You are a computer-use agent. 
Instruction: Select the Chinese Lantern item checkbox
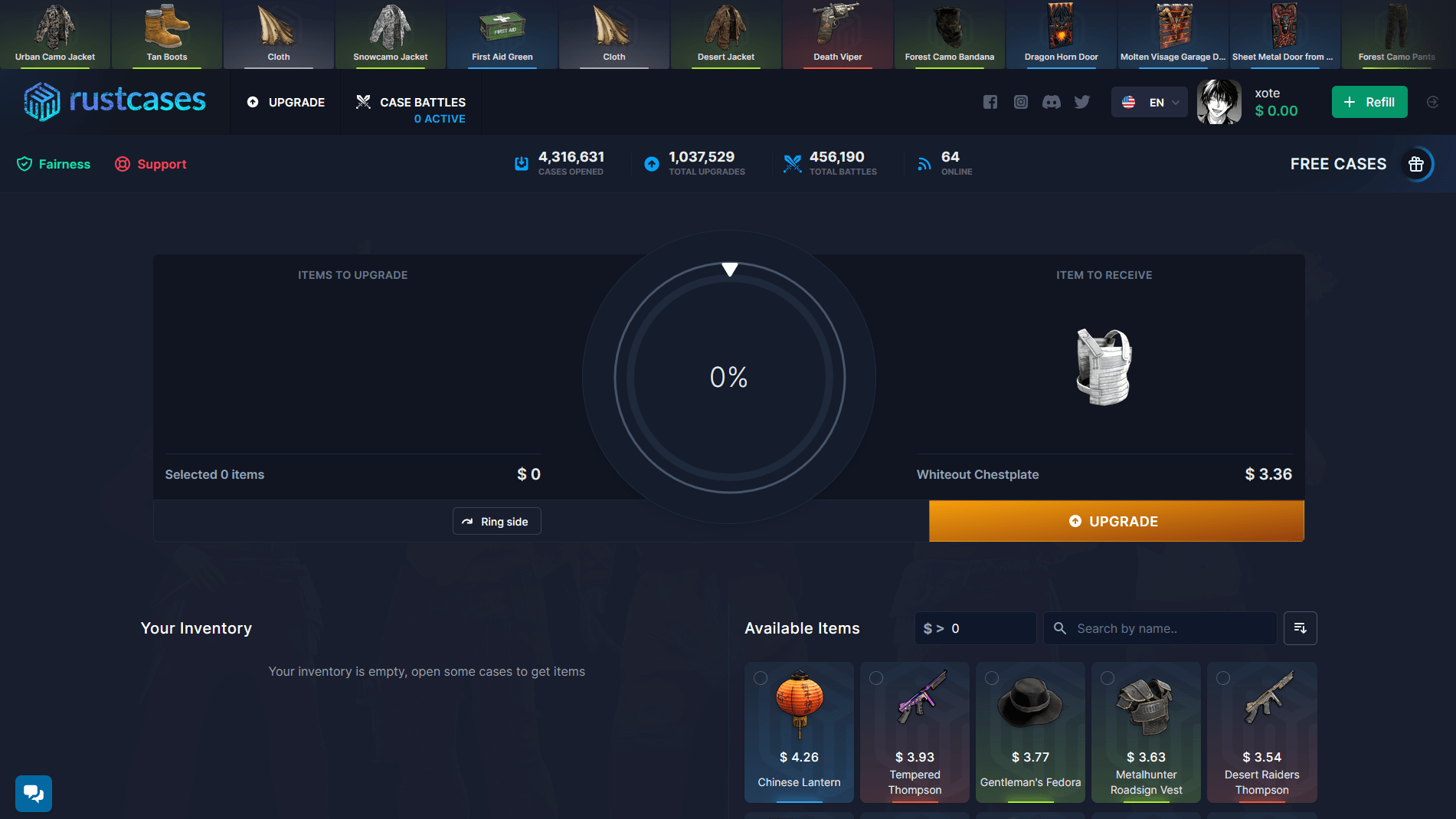761,677
